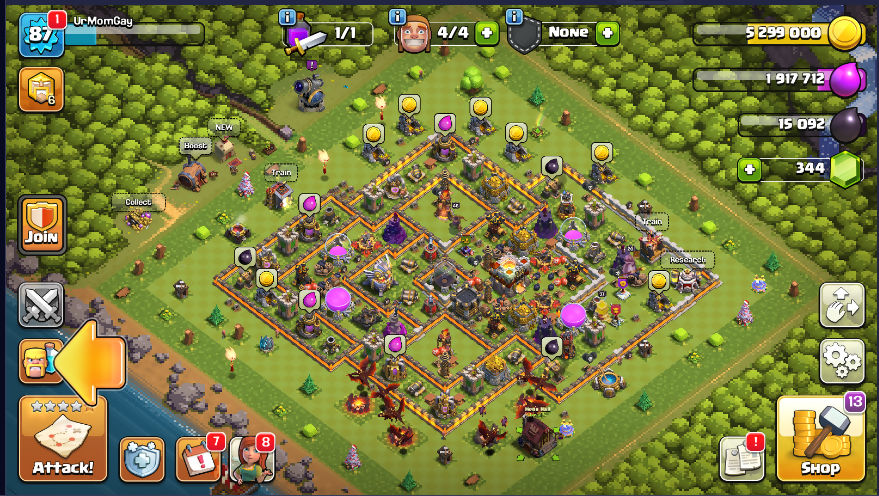Viewport: 879px width, 496px height.
Task: Click the Join clan button
Action: coord(42,225)
